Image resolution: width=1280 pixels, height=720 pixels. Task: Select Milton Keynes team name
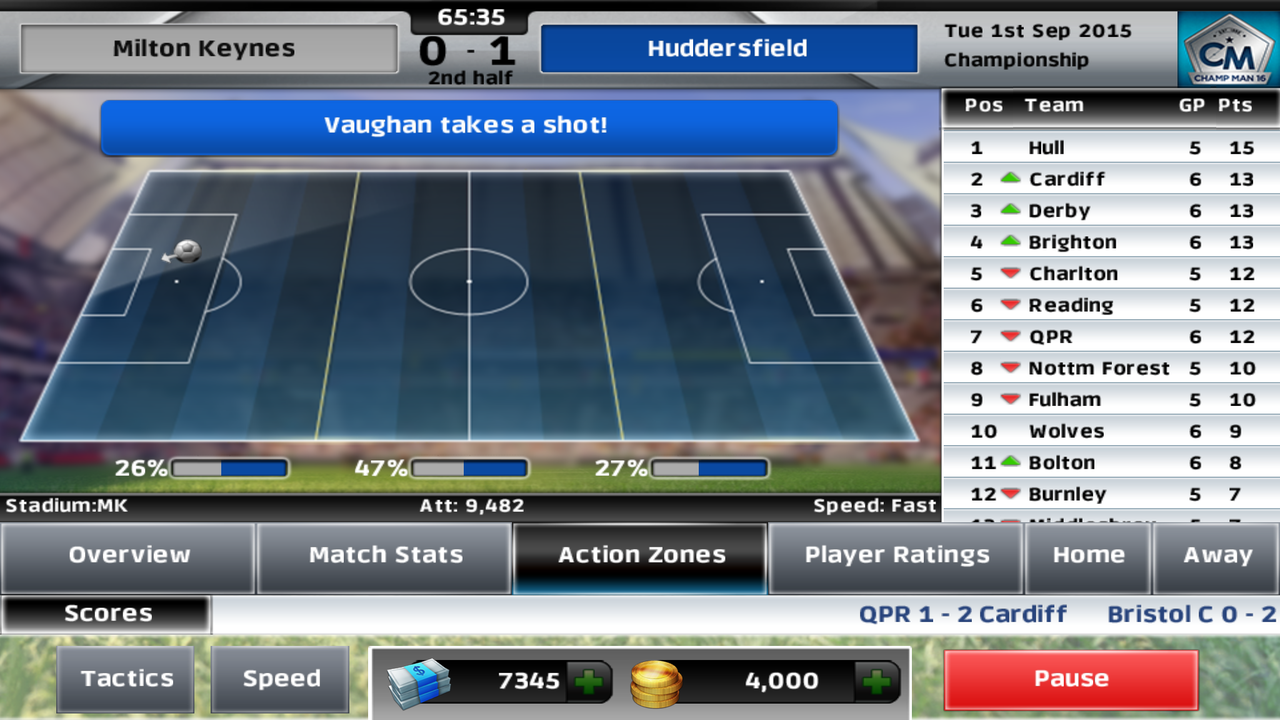[x=208, y=49]
